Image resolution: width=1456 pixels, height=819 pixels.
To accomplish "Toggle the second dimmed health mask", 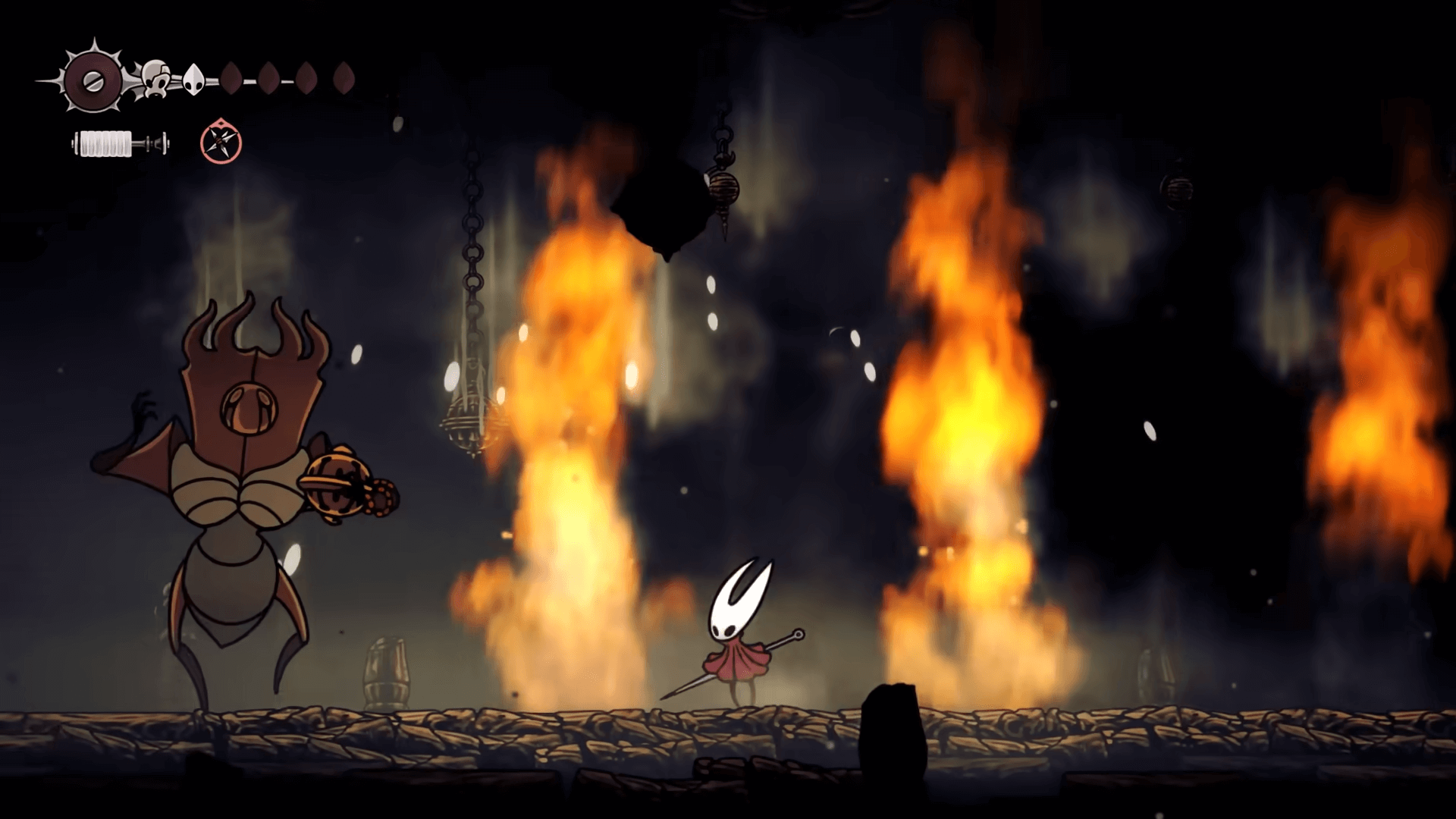I will tap(269, 77).
